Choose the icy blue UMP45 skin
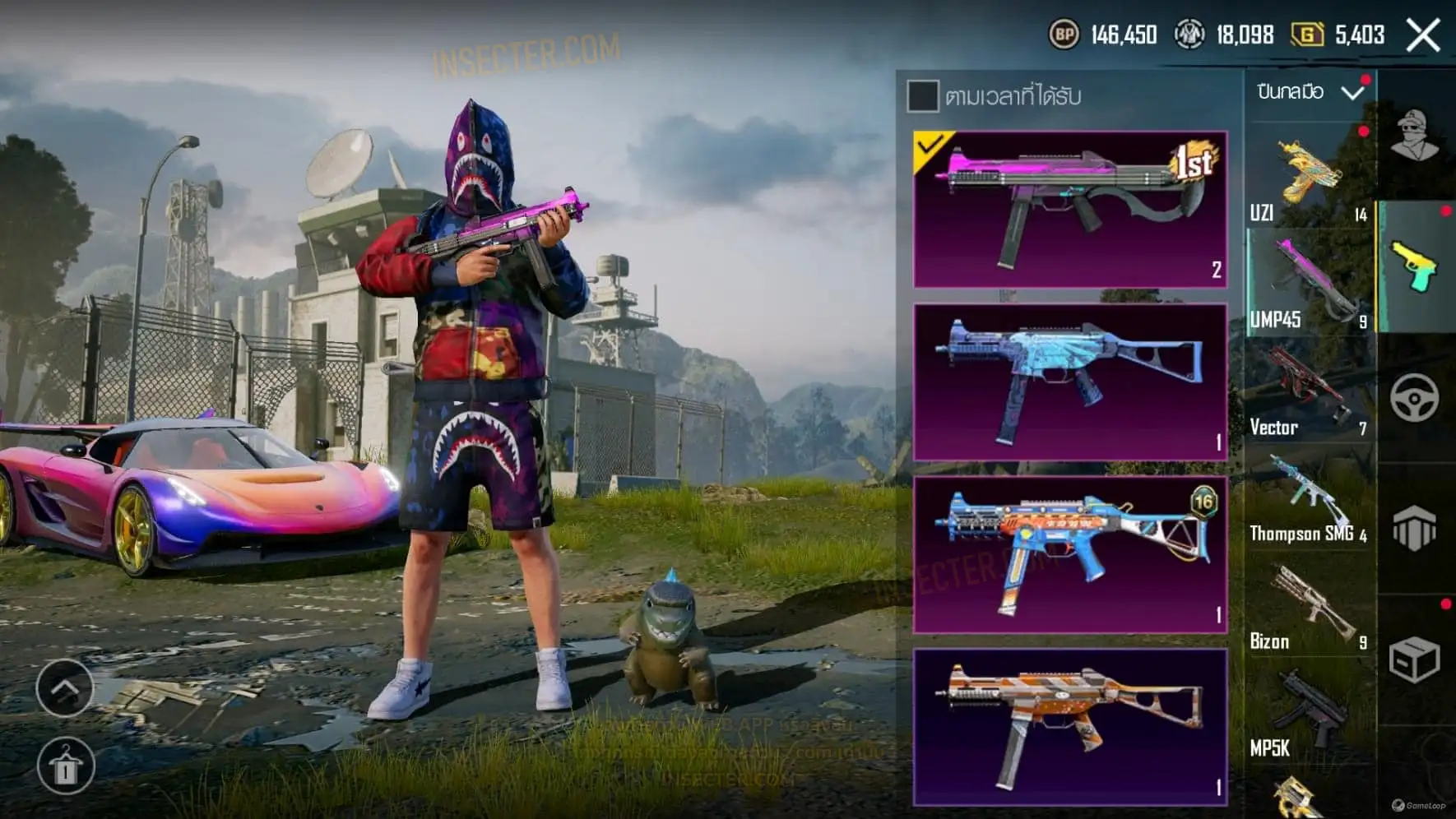 (x=1070, y=382)
